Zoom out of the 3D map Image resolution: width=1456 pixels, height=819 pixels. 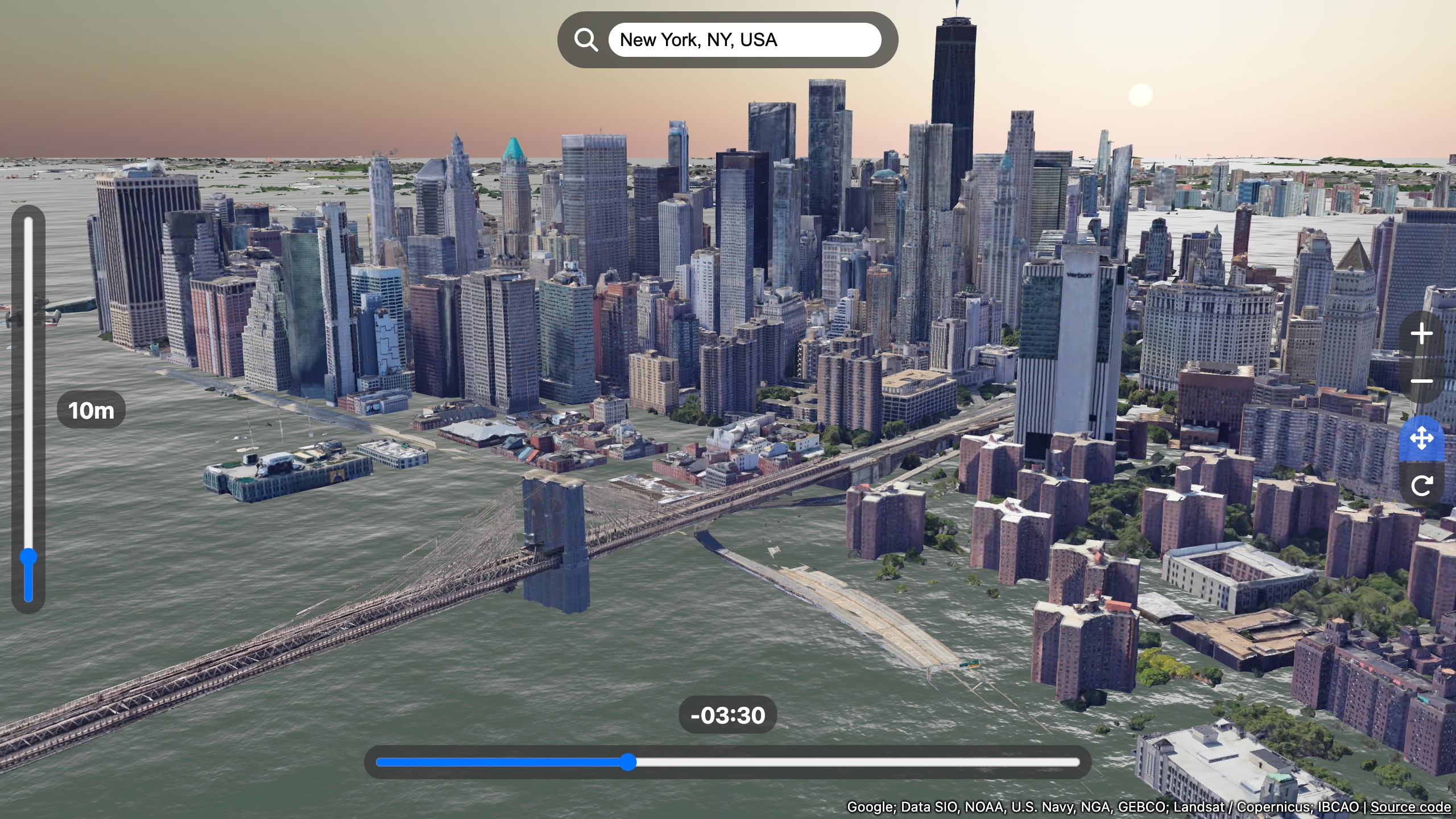pyautogui.click(x=1422, y=382)
